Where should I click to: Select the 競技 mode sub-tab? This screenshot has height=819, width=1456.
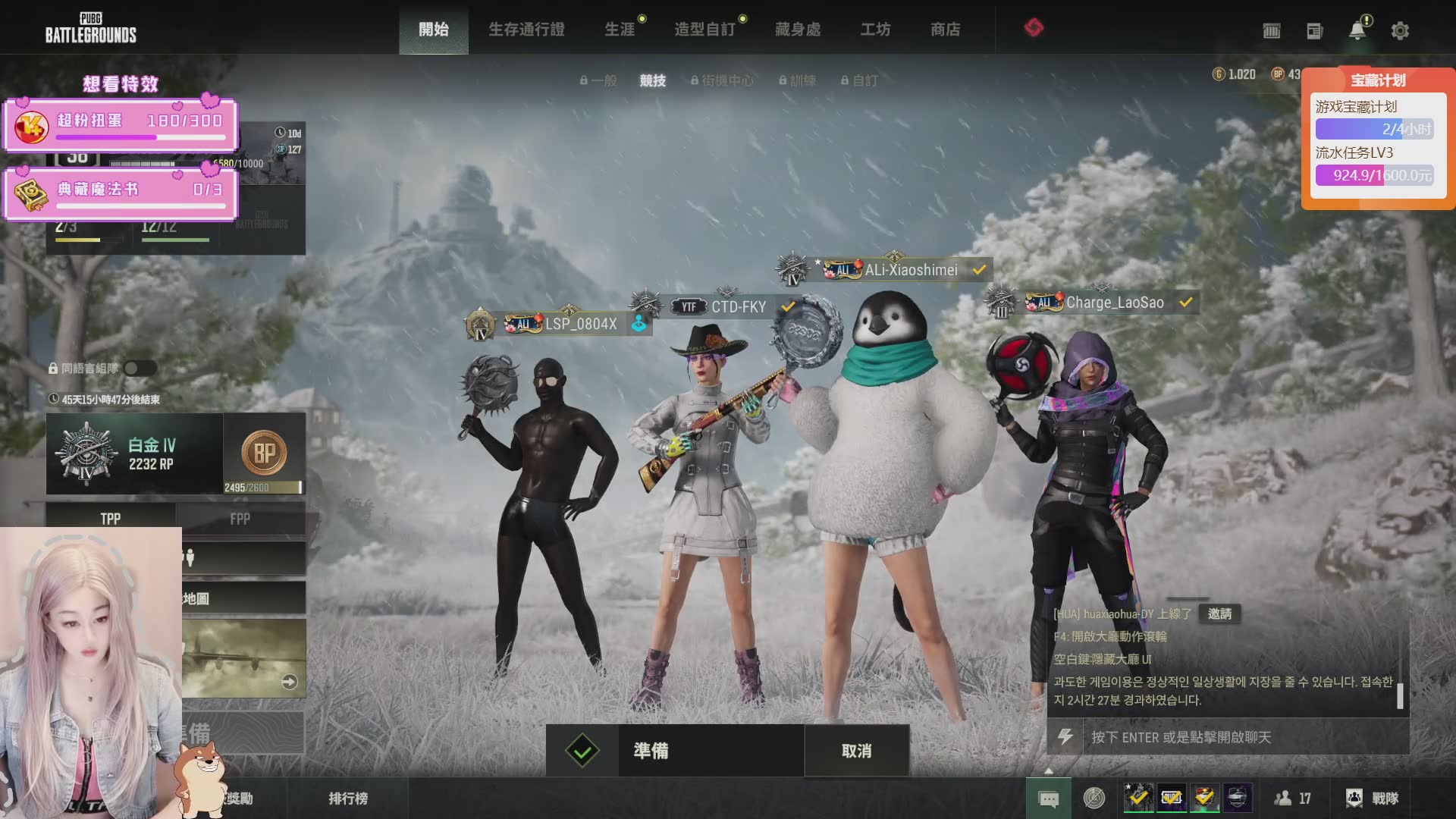click(x=652, y=80)
